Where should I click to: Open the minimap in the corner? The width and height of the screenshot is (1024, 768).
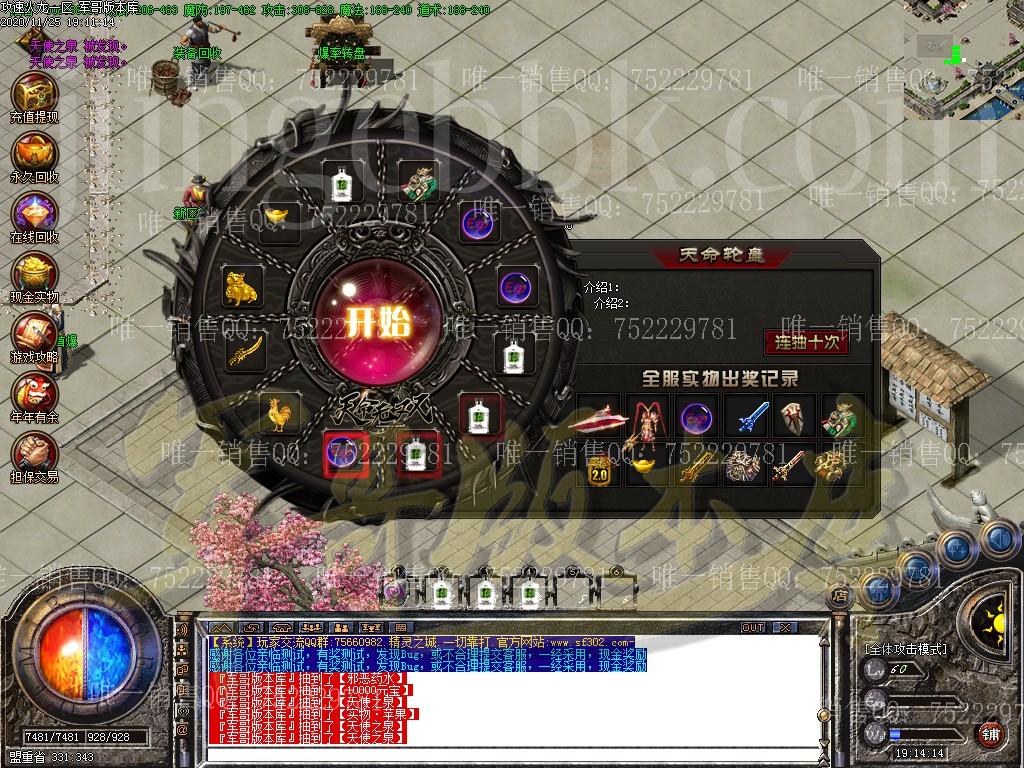pyautogui.click(x=963, y=60)
